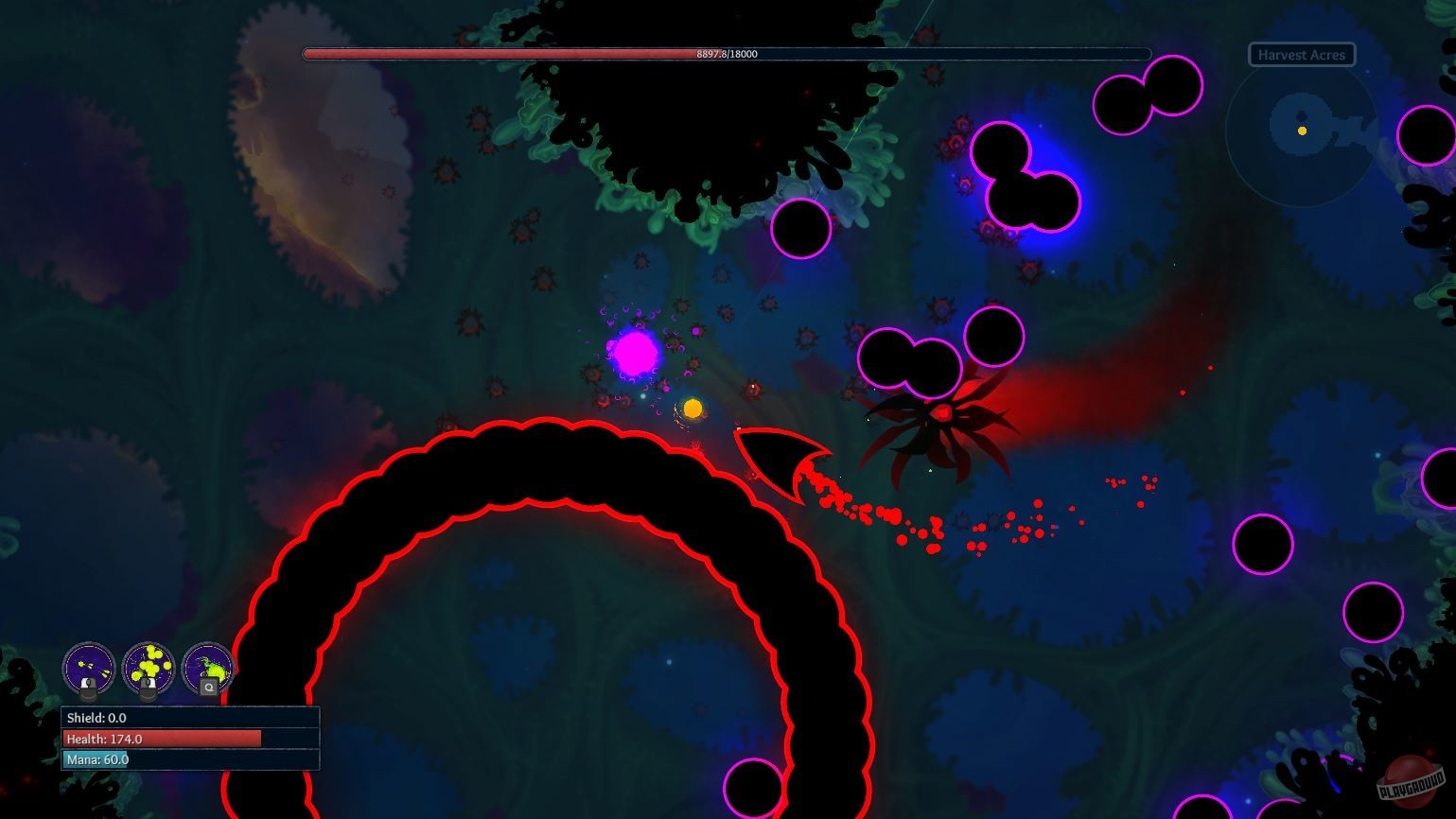Open the Harvest Acres minimap panel
Screen dimensions: 1456x819
click(1300, 132)
